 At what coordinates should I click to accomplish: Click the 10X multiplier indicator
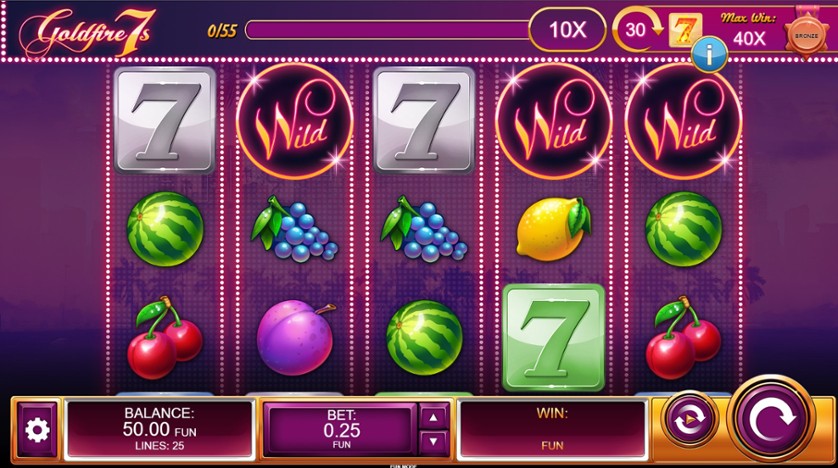pyautogui.click(x=567, y=30)
